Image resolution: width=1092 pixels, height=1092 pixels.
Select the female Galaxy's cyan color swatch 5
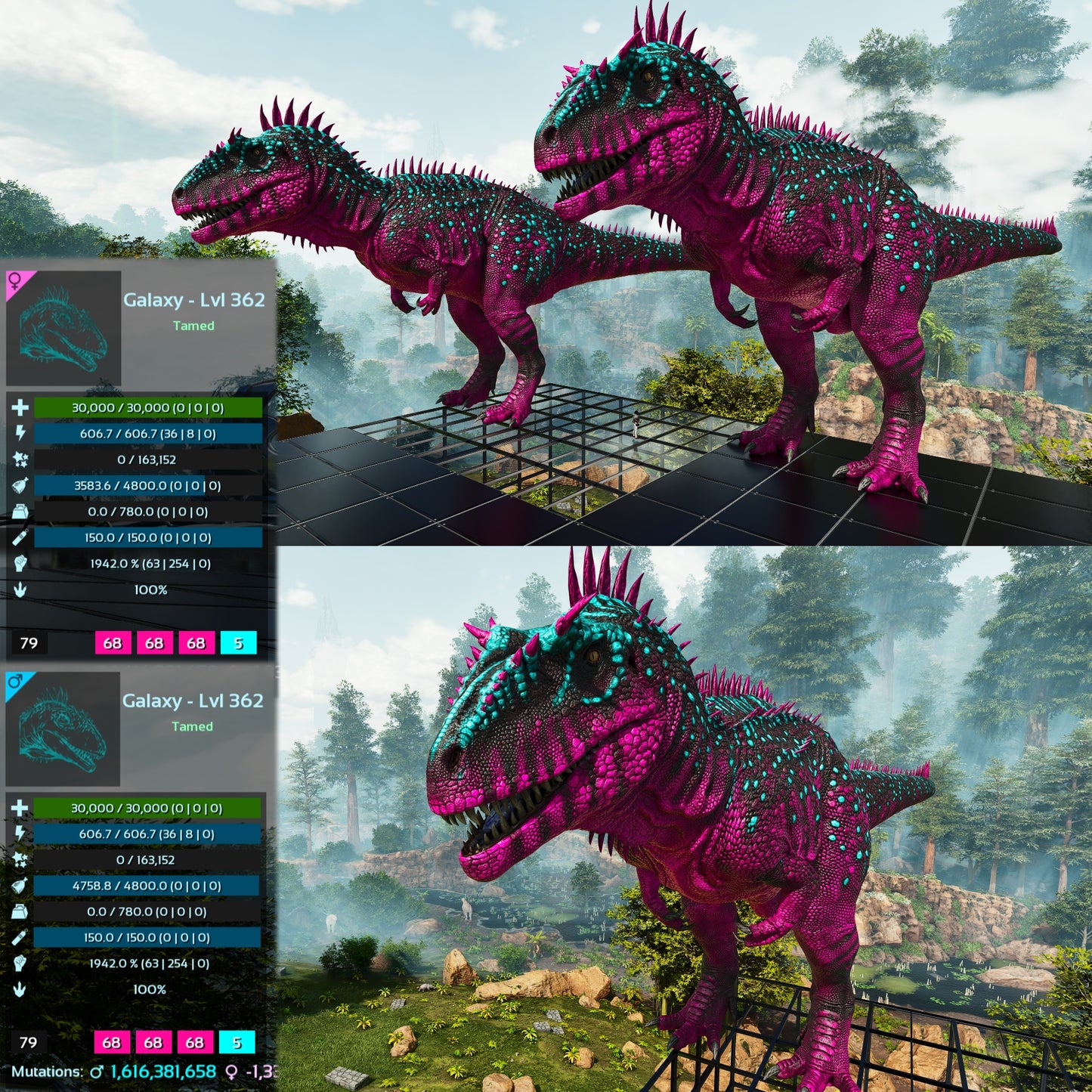click(238, 643)
